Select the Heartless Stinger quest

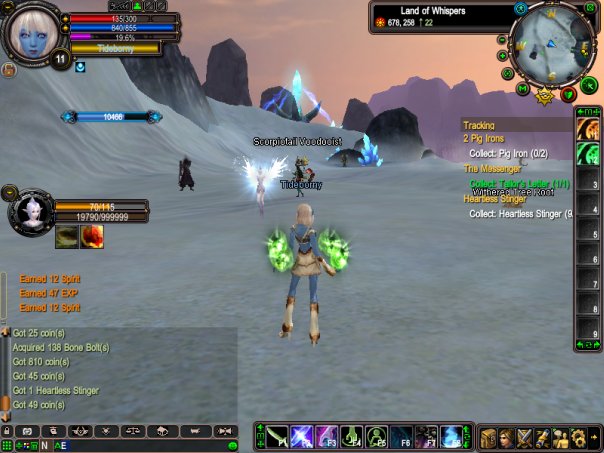click(x=495, y=199)
